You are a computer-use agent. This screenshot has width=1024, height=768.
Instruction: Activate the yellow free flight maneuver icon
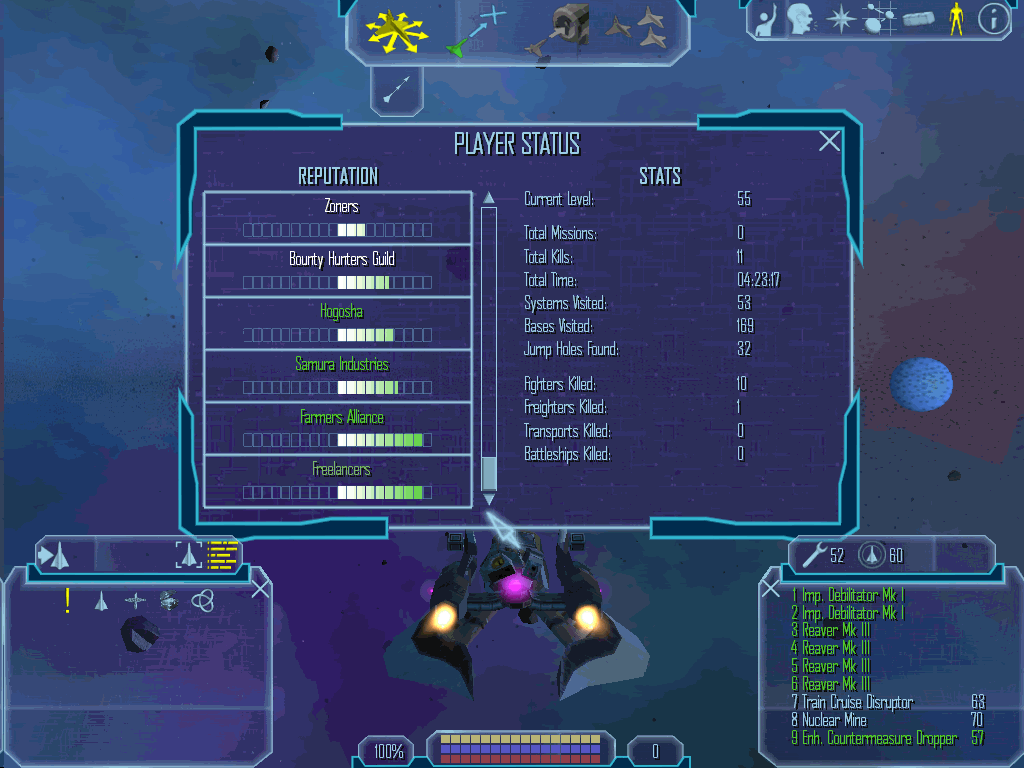[396, 30]
